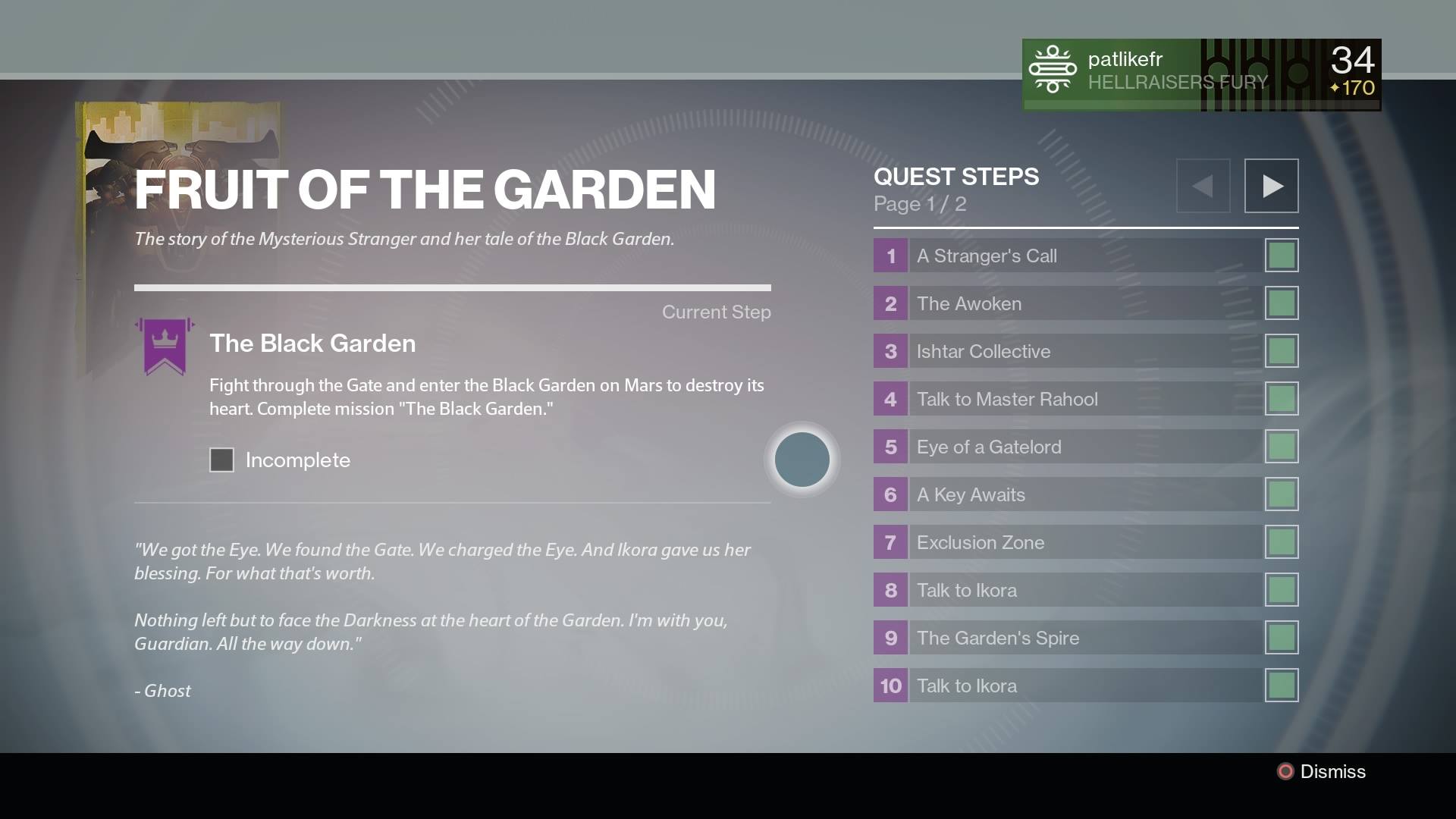Go to next Quest Steps page
1456x819 pixels.
click(x=1271, y=184)
